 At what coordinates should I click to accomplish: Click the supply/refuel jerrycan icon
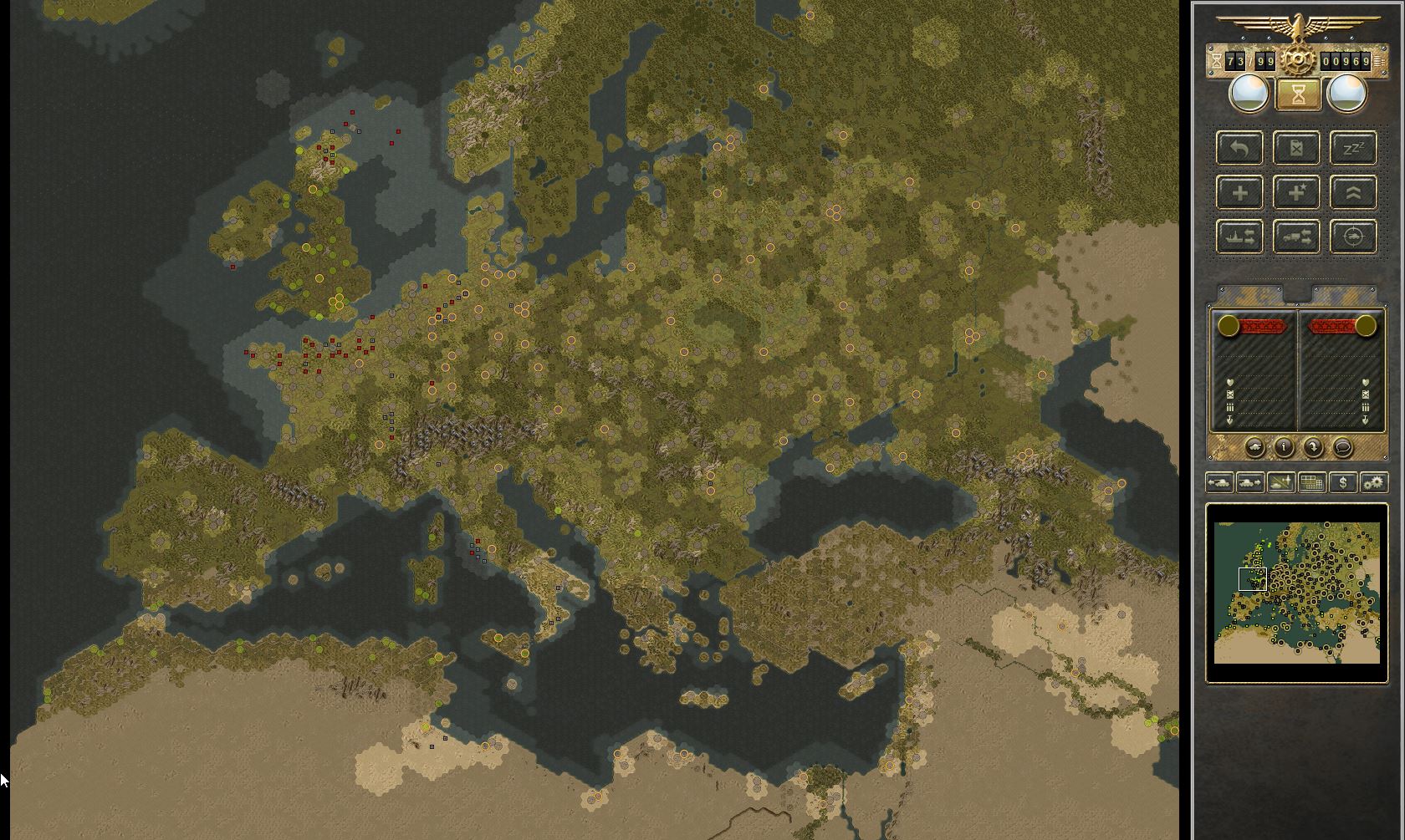click(x=1296, y=148)
